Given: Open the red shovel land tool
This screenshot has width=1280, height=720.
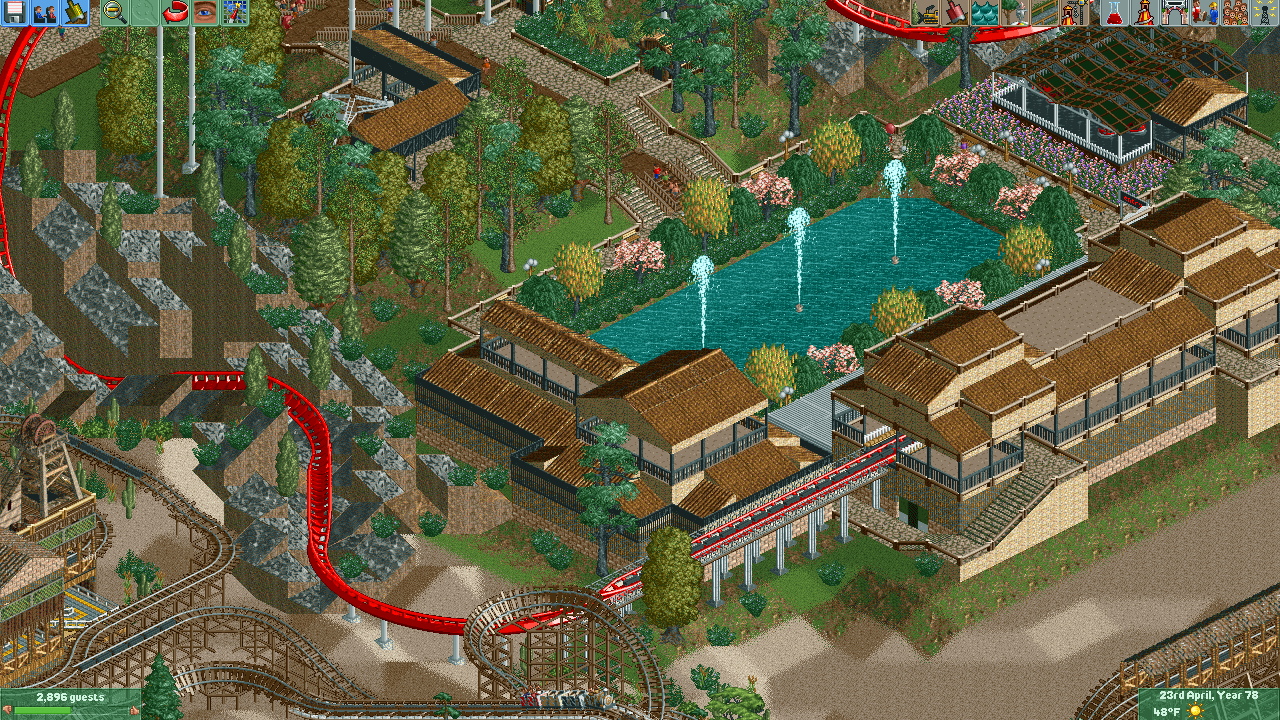Looking at the screenshot, I should pyautogui.click(x=955, y=13).
